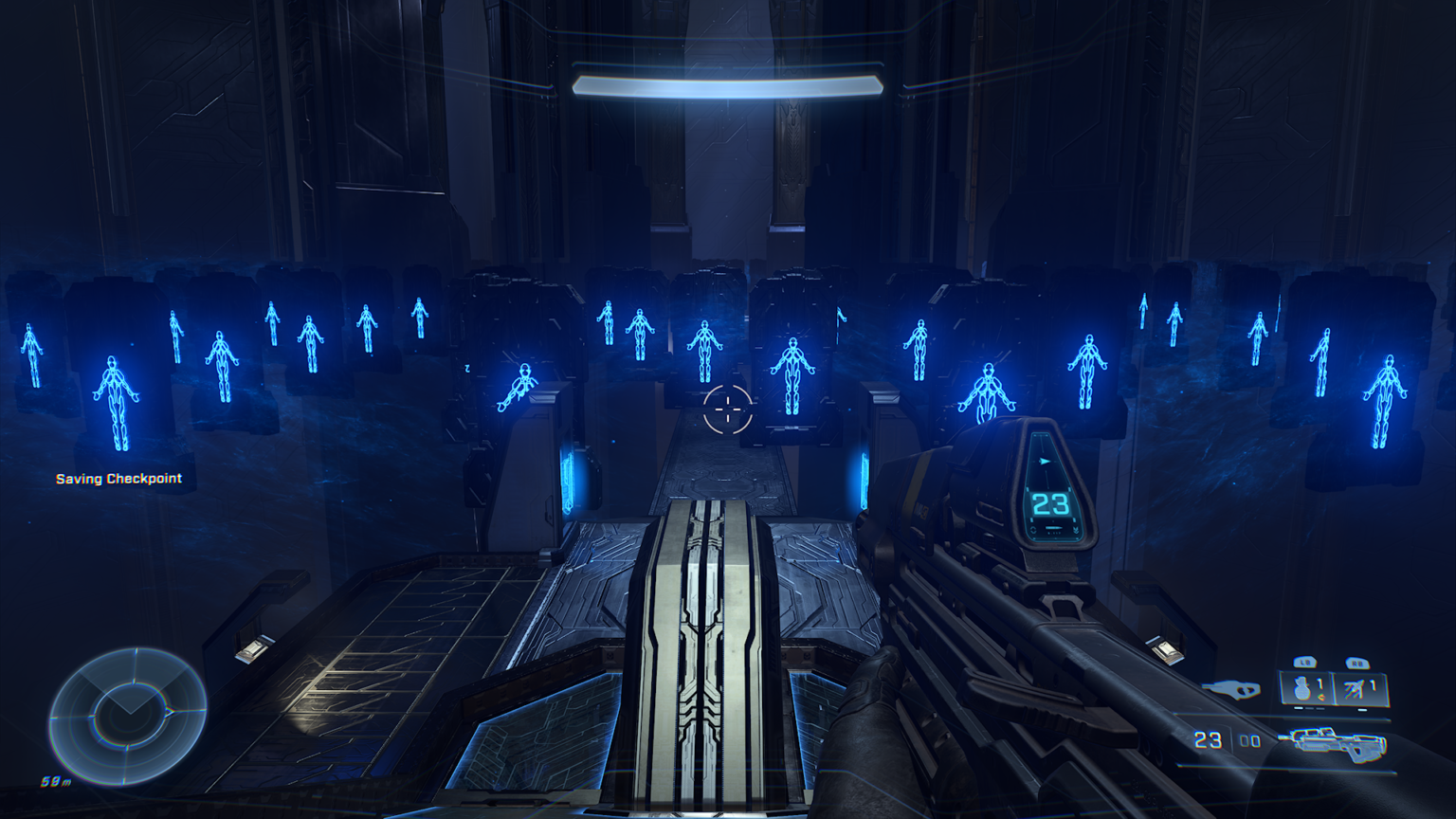Click the 23 magazine counter bottom right
Screen dimensions: 1456x819
tap(1208, 740)
